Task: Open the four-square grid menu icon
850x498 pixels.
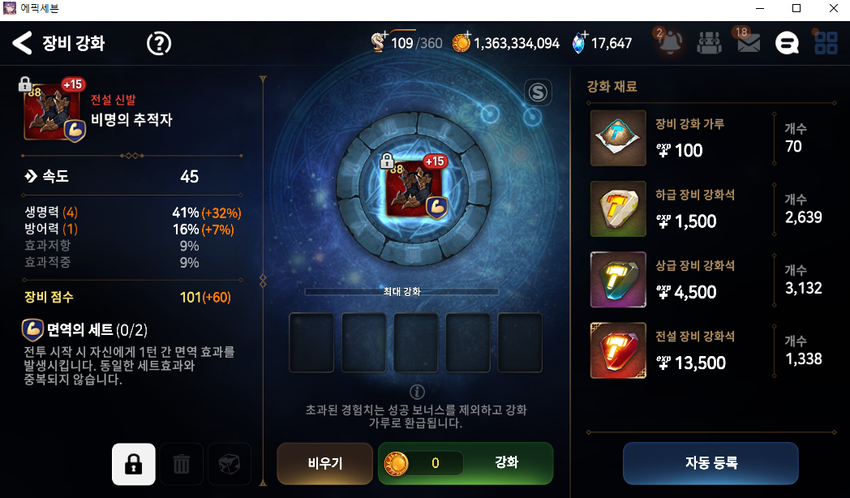Action: pyautogui.click(x=826, y=43)
